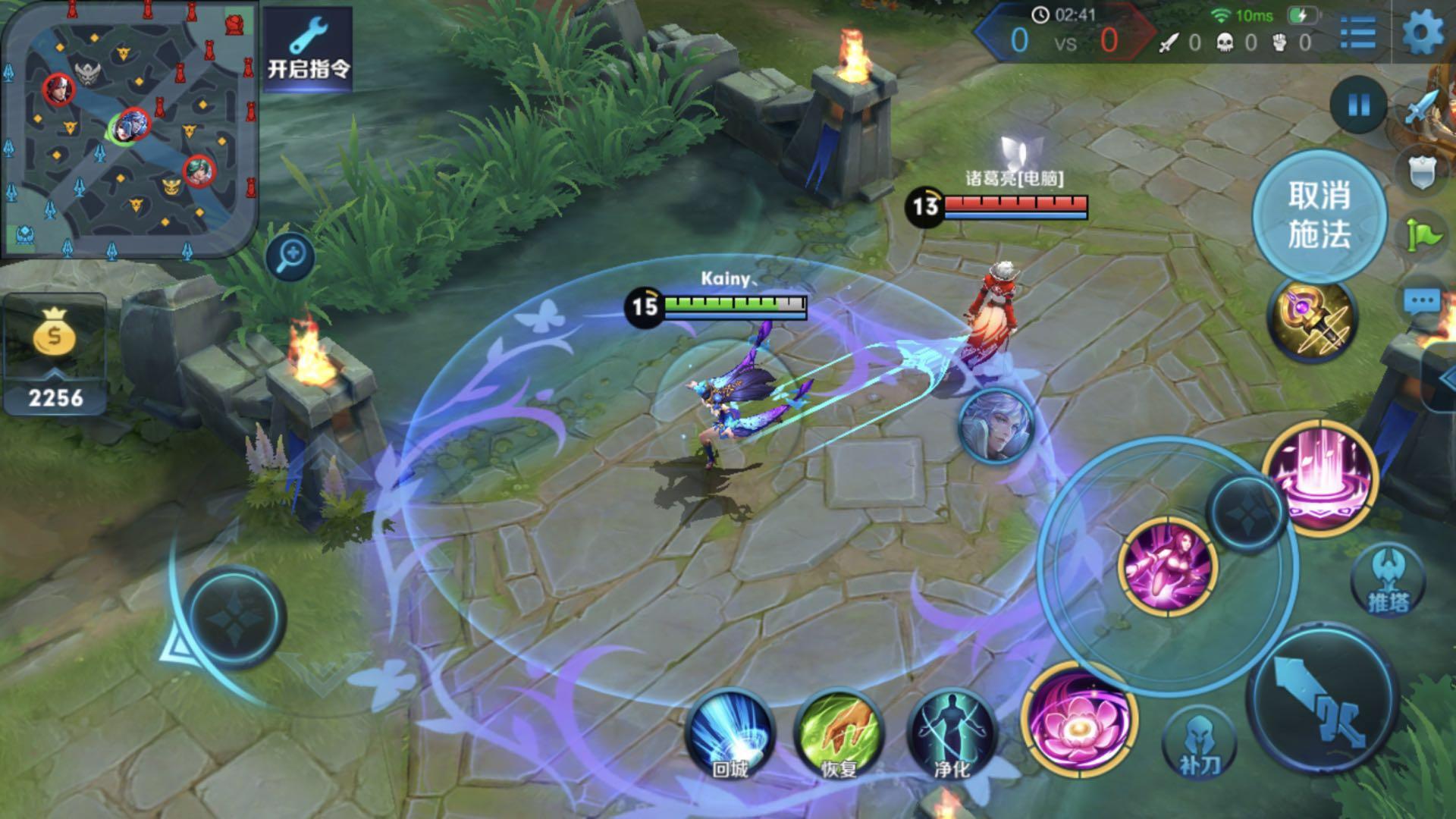This screenshot has width=1456, height=819.
Task: Click the minimap
Action: click(x=129, y=129)
